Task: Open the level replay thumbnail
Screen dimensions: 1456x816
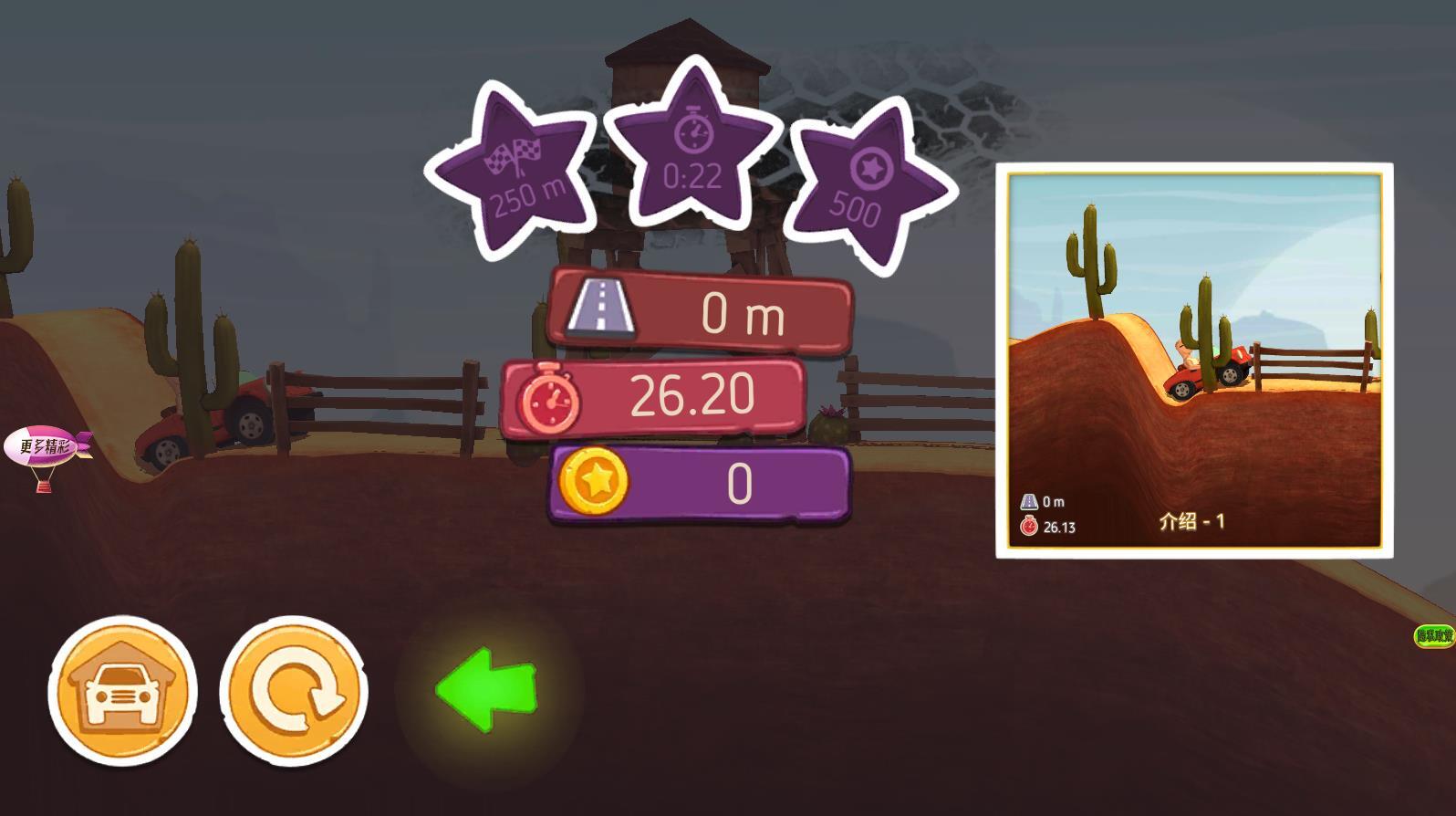Action: tap(1193, 360)
